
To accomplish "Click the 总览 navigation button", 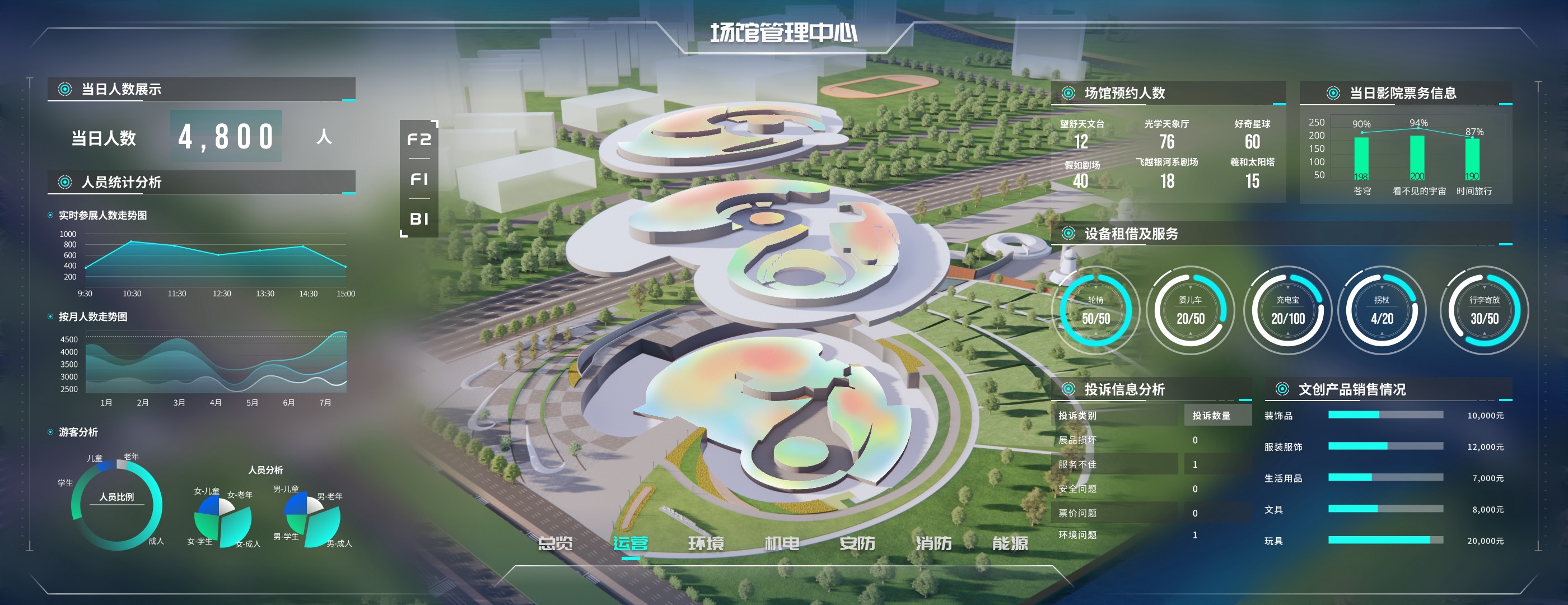I will [557, 543].
